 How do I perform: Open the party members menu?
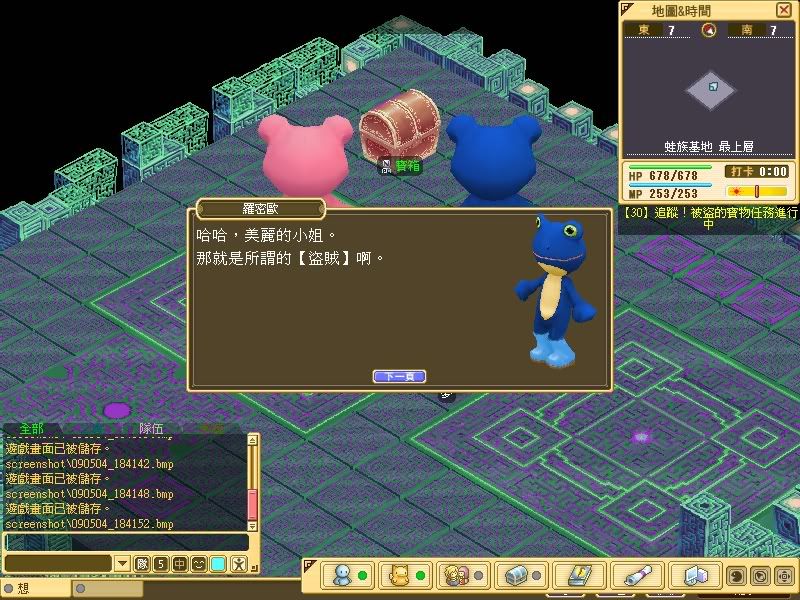(x=458, y=575)
